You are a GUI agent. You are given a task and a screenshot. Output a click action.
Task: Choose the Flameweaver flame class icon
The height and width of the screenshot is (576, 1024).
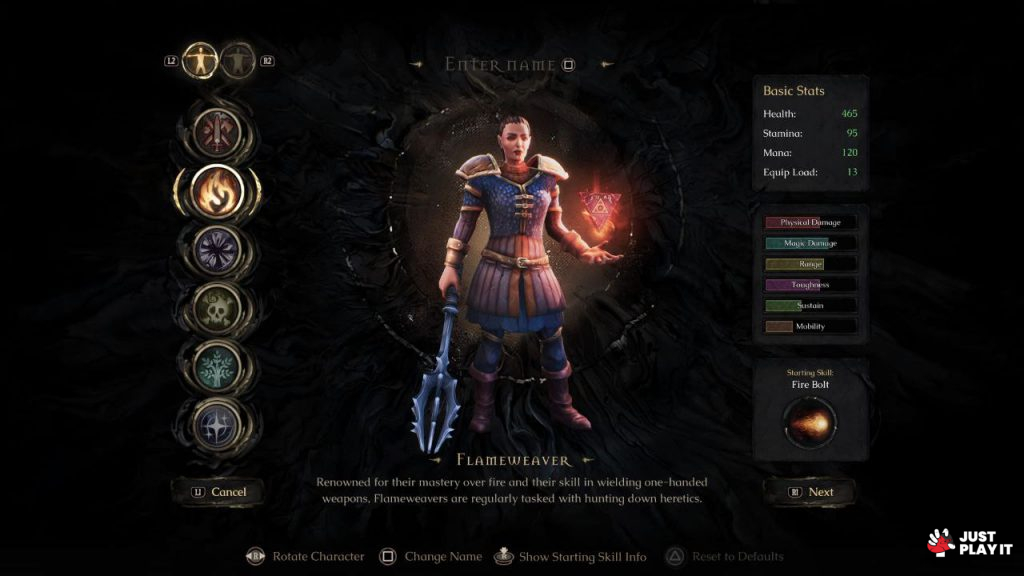click(216, 192)
